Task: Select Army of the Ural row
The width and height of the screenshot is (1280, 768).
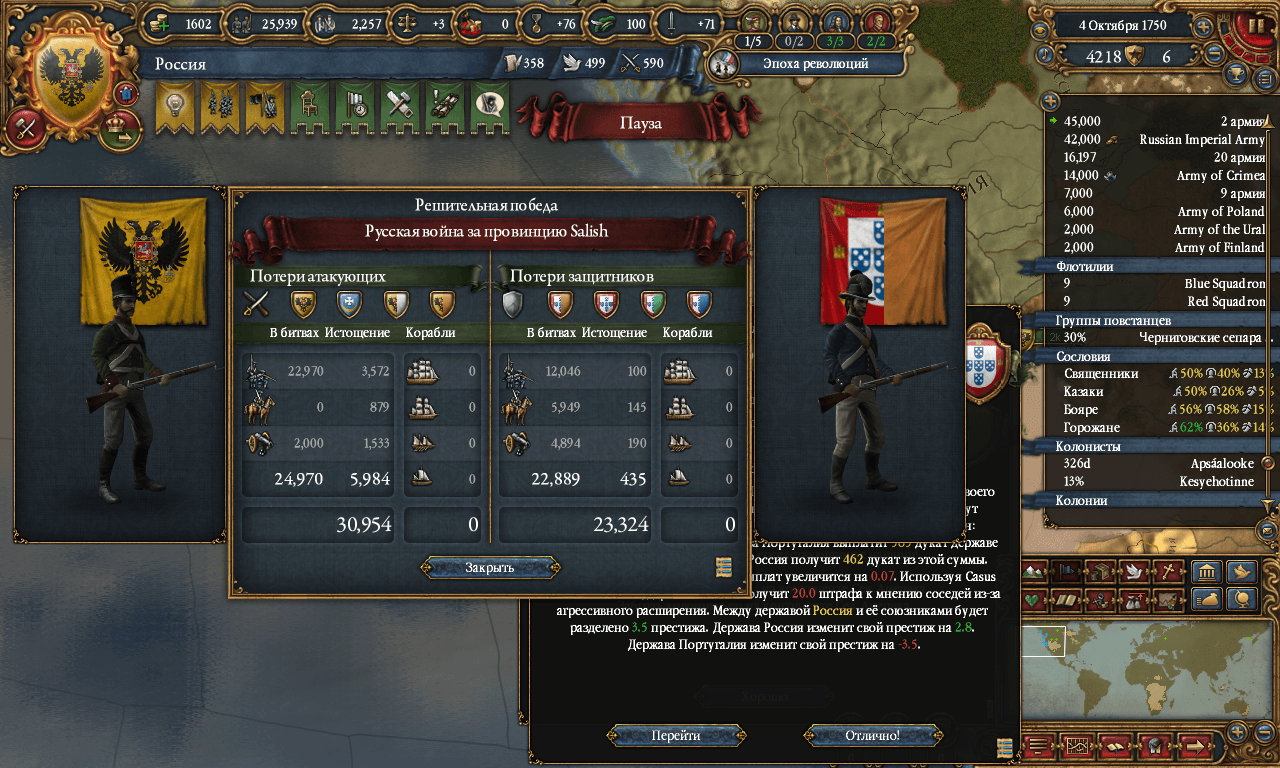Action: pos(1160,230)
